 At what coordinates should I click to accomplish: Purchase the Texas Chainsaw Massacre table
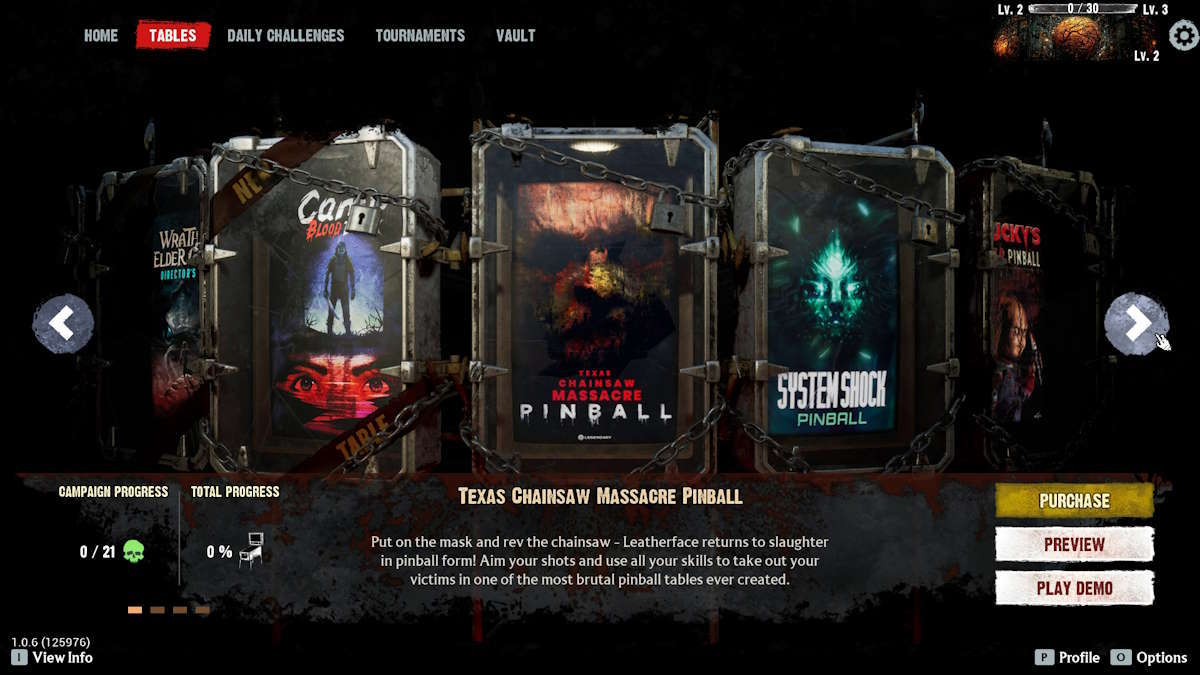tap(1074, 501)
